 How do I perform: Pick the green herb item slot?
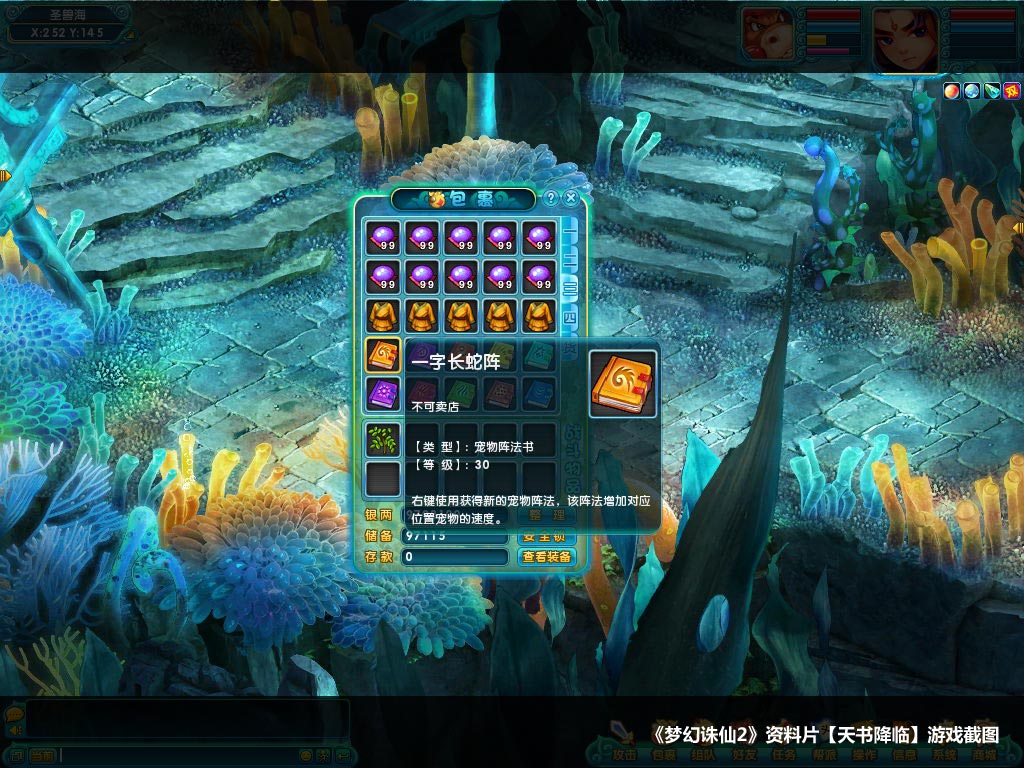point(382,438)
